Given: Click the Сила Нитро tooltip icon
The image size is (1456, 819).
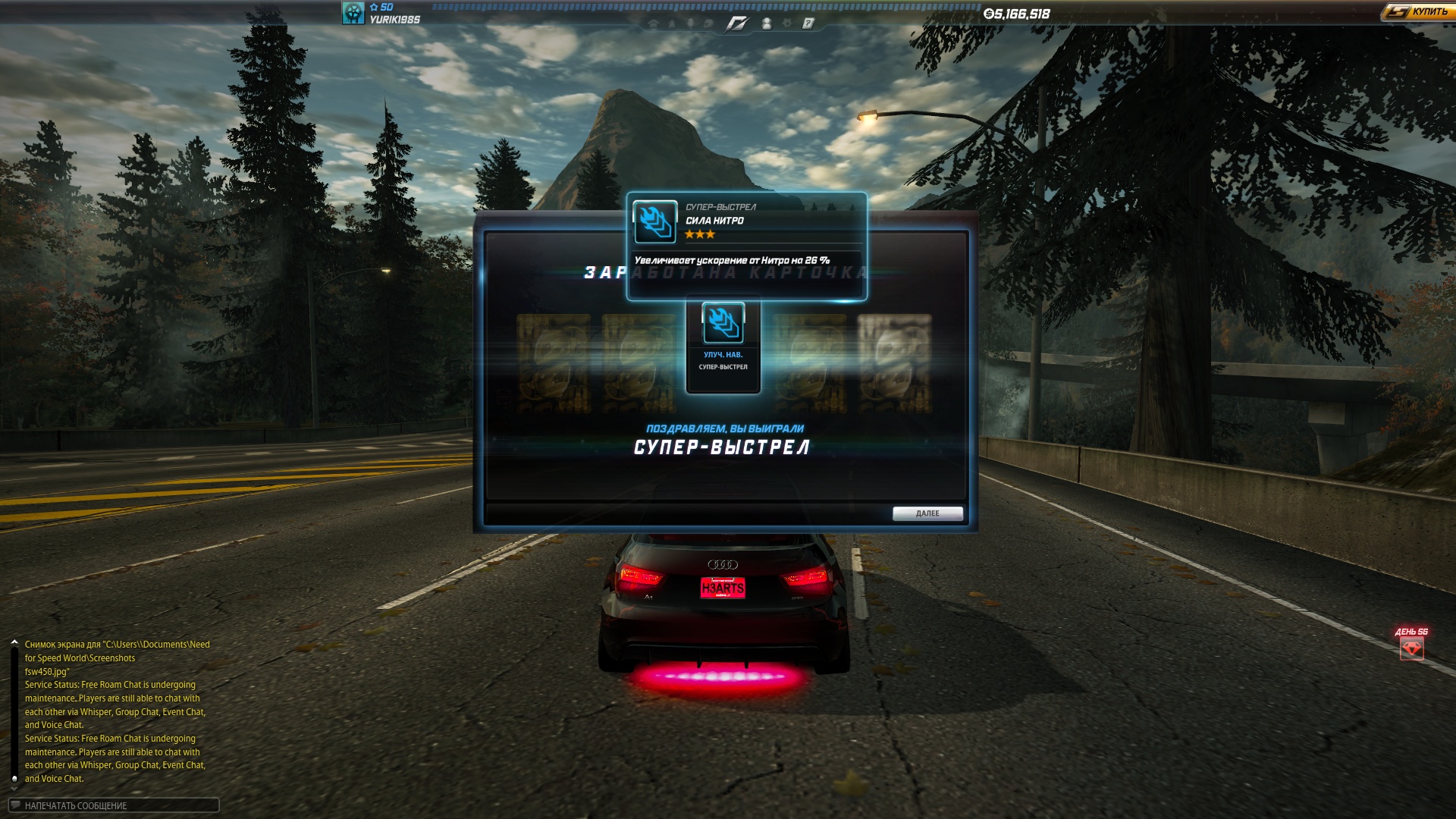Looking at the screenshot, I should [x=654, y=221].
